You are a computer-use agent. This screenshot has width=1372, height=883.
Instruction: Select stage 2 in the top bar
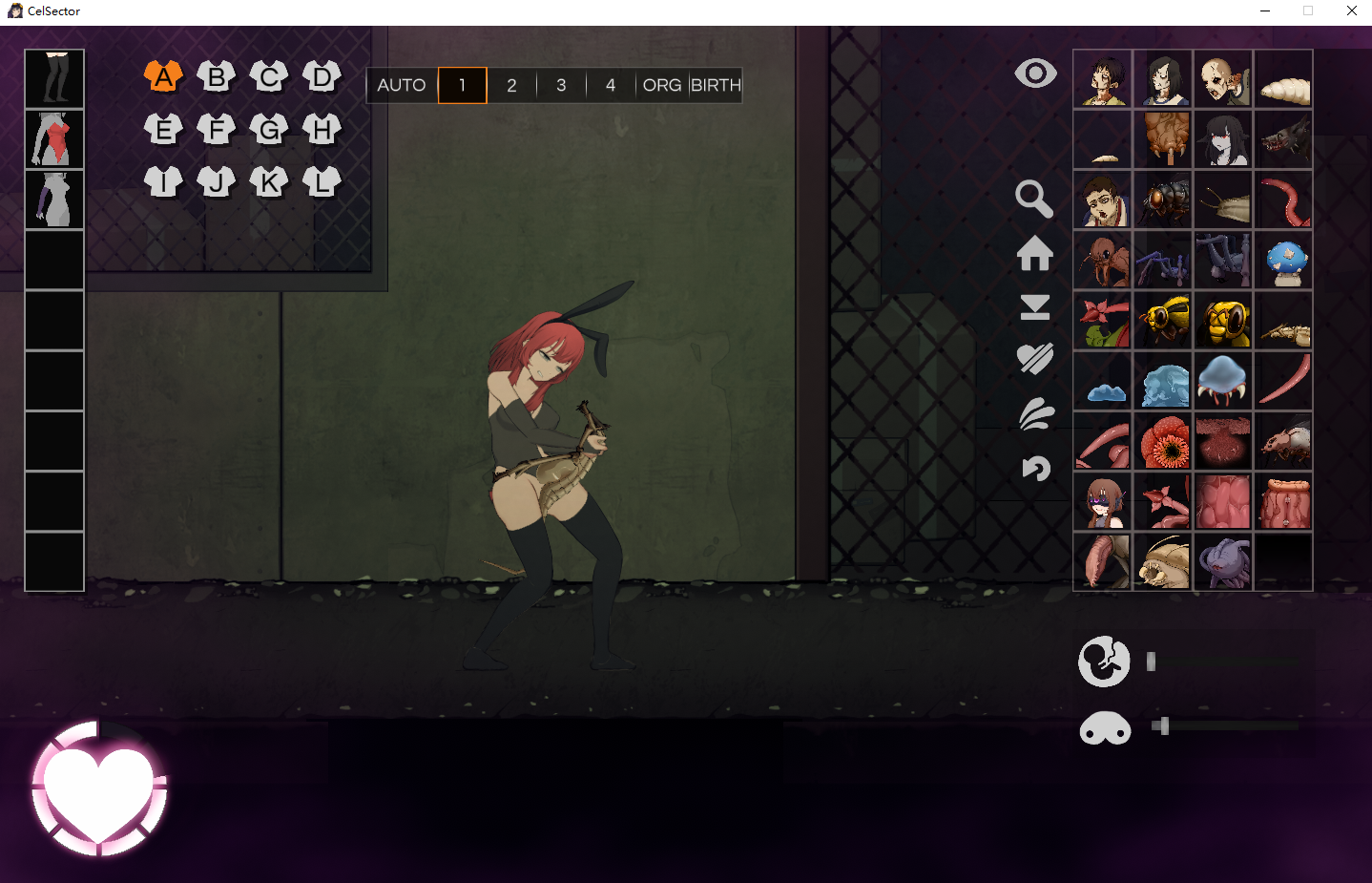pos(511,85)
